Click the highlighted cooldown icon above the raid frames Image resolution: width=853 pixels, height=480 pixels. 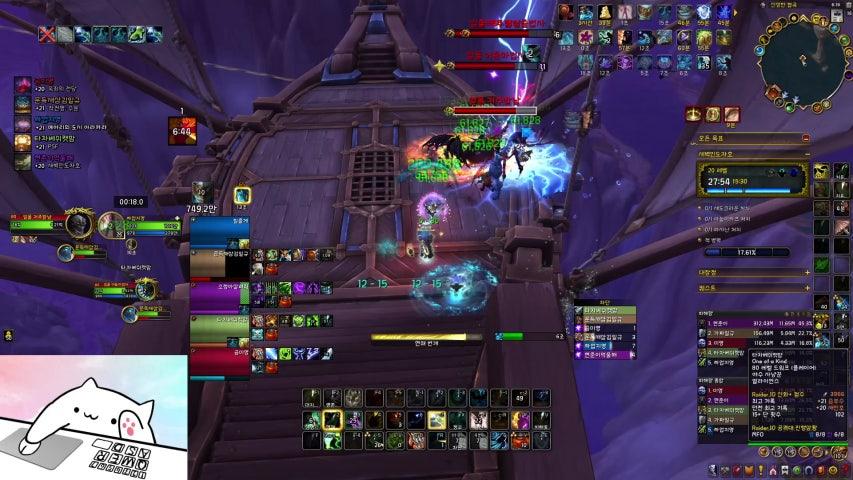[x=242, y=195]
